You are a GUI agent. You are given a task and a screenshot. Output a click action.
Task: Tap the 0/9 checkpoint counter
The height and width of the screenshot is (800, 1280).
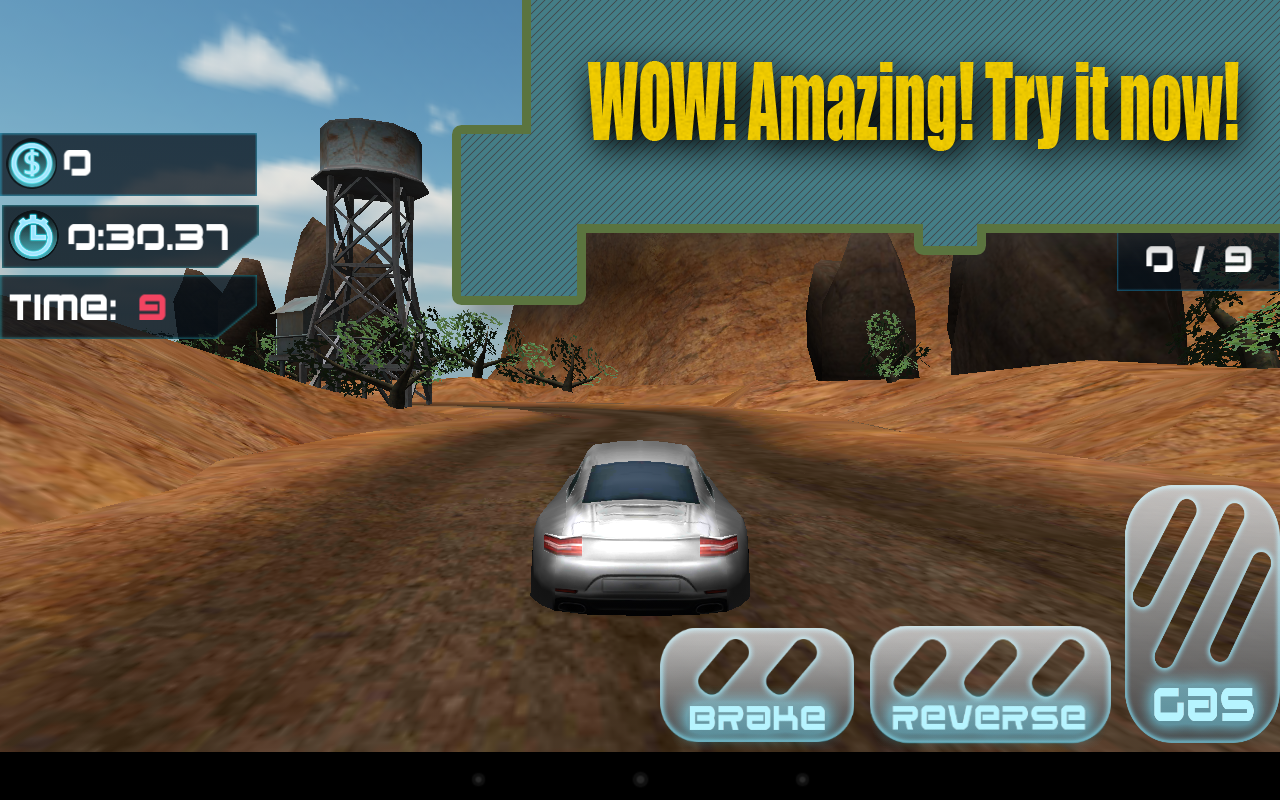(1196, 259)
